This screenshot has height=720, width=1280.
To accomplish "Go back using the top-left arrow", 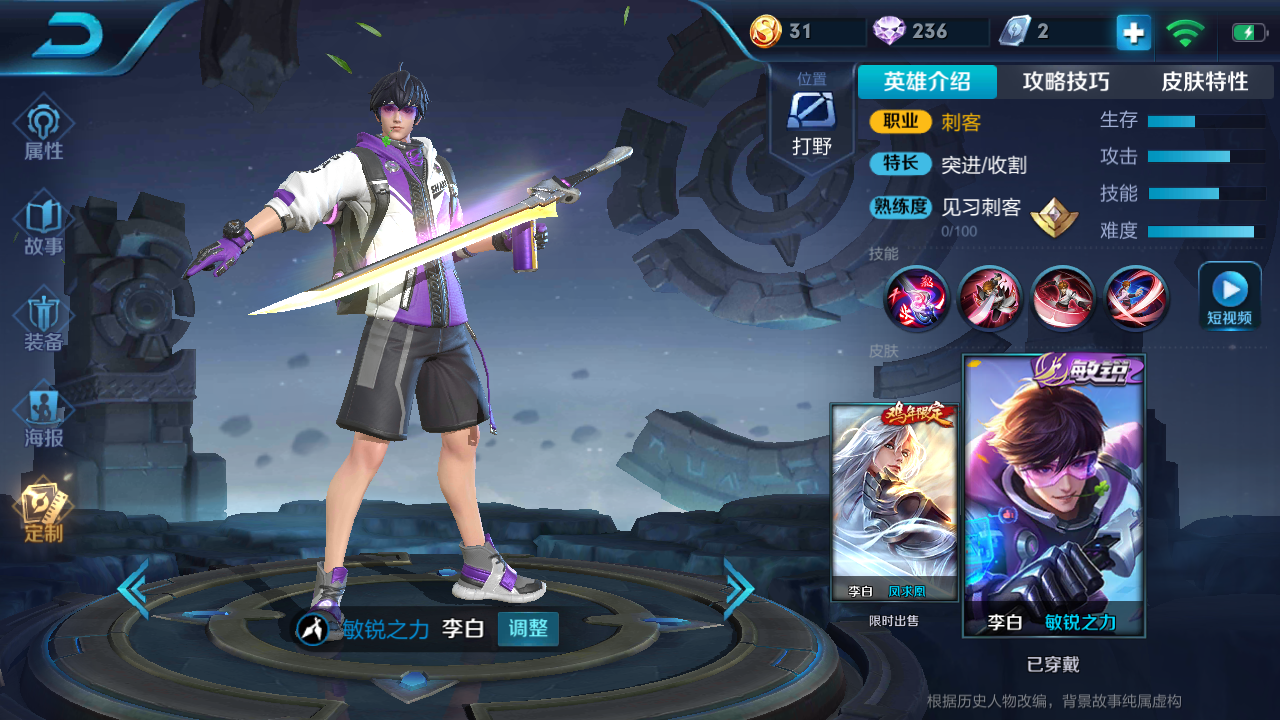I will pos(68,37).
